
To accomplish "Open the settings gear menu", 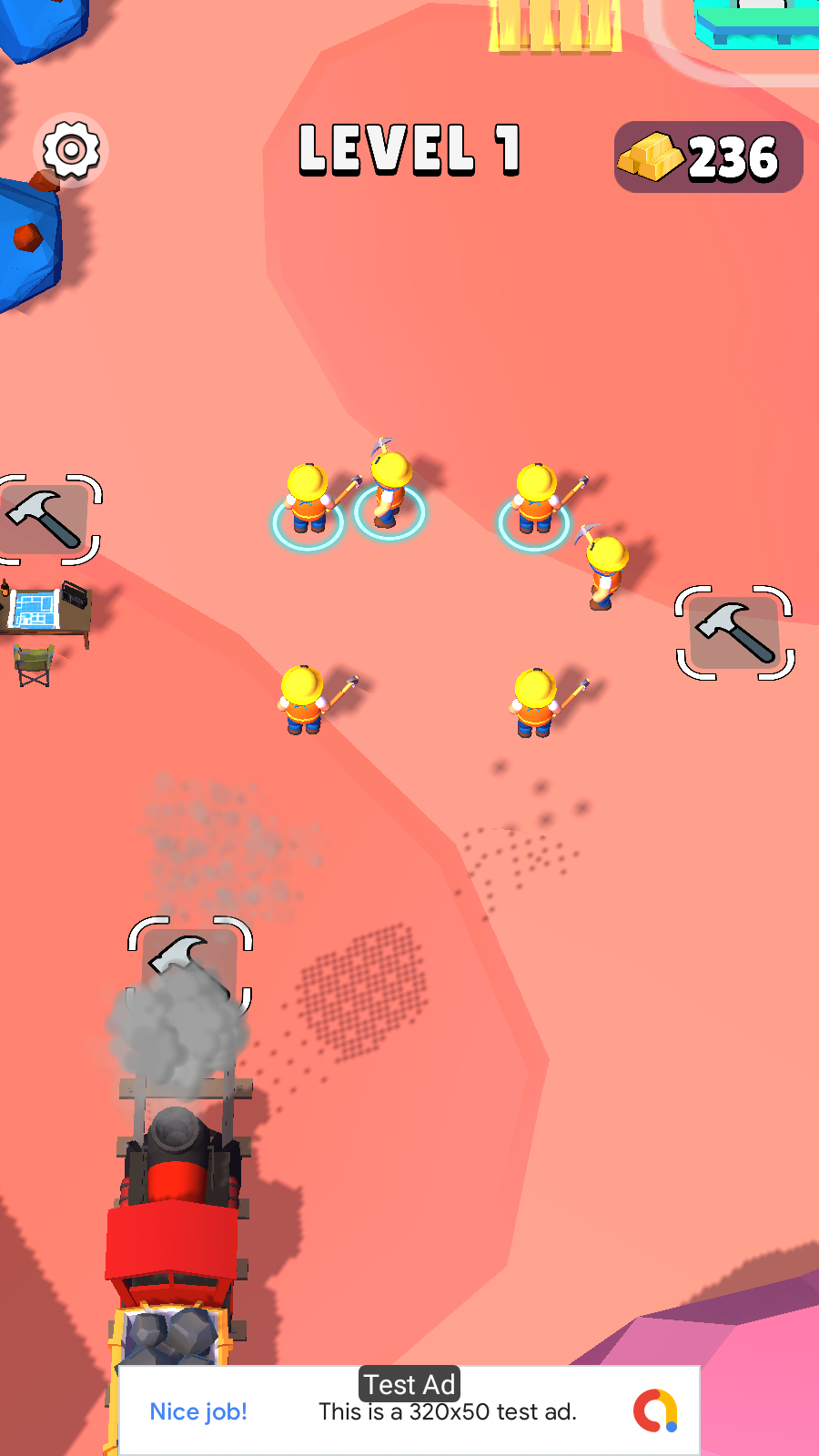I will (71, 150).
